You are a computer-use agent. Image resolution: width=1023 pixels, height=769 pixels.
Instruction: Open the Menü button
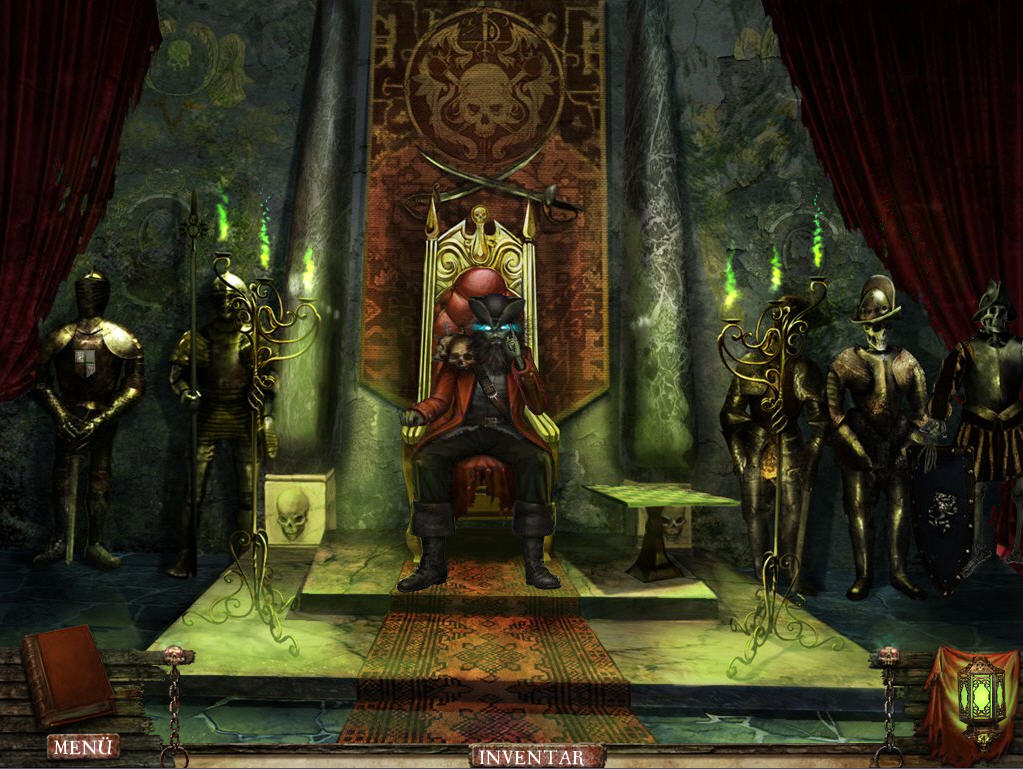(x=83, y=746)
